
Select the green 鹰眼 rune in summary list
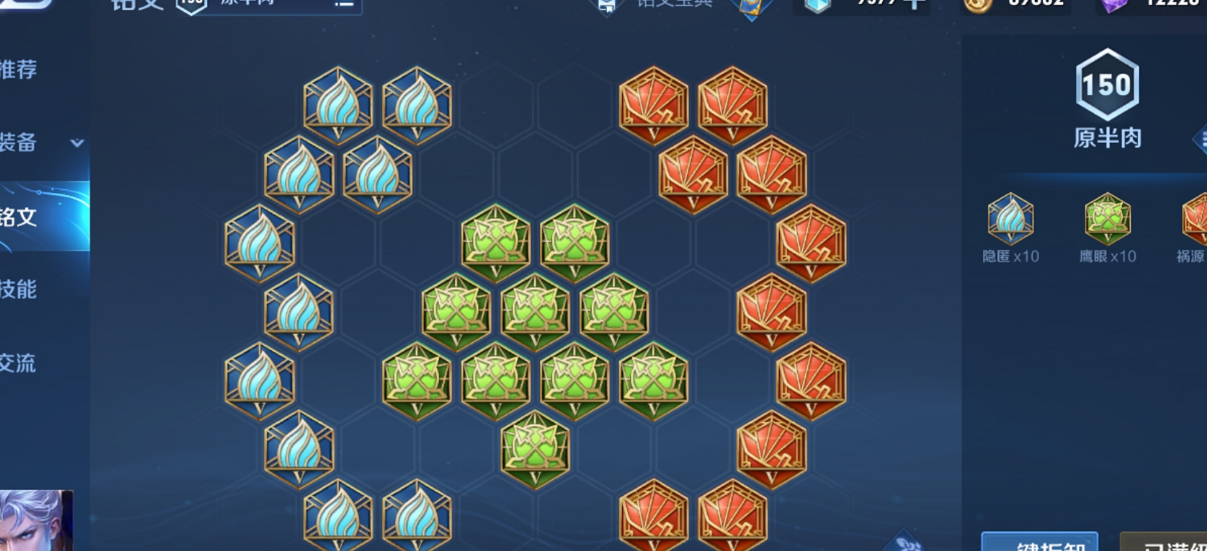tap(1107, 219)
